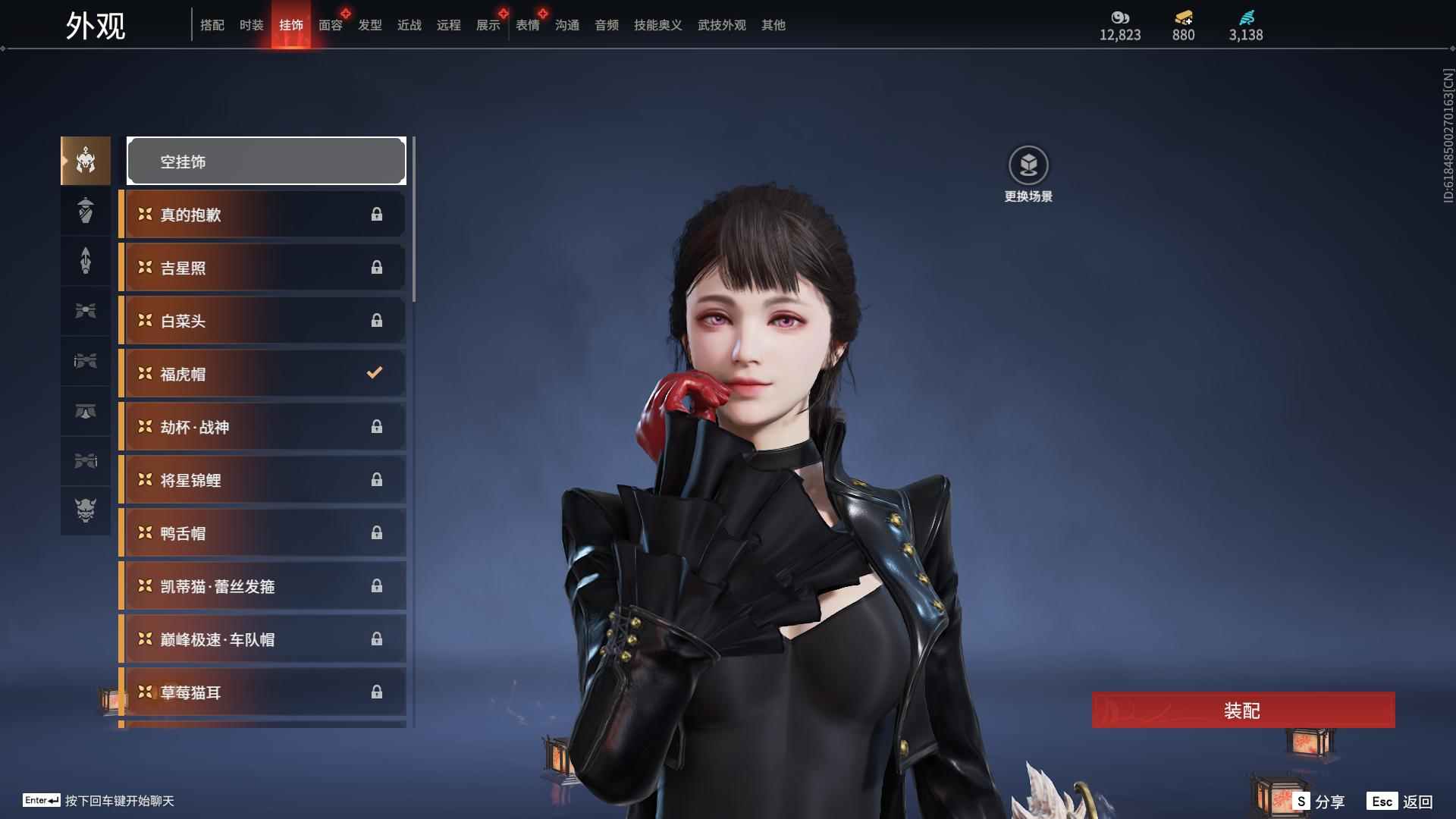Switch to the 其他 tab
The width and height of the screenshot is (1456, 819).
pyautogui.click(x=773, y=25)
